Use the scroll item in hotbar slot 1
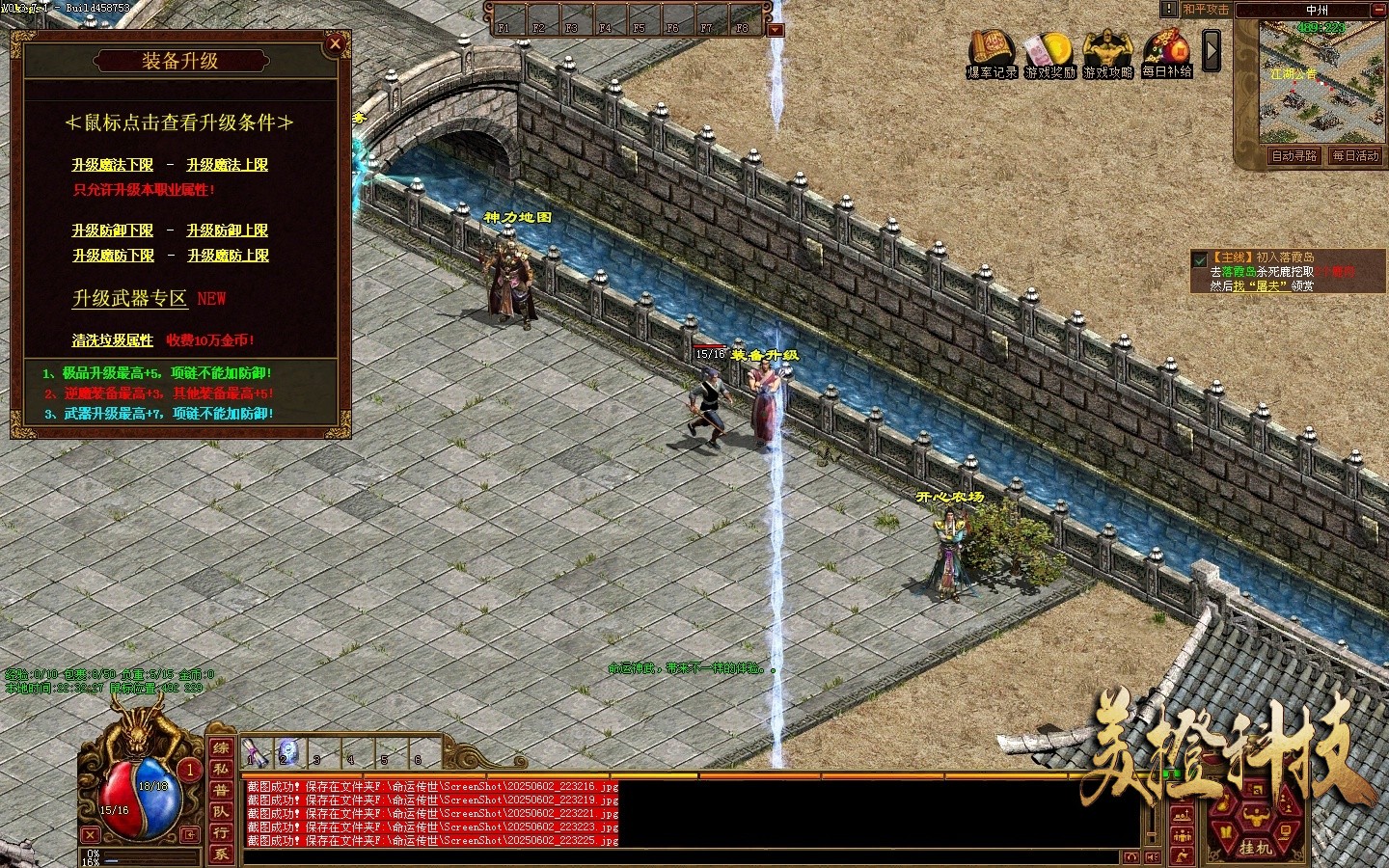1389x868 pixels. (x=257, y=752)
